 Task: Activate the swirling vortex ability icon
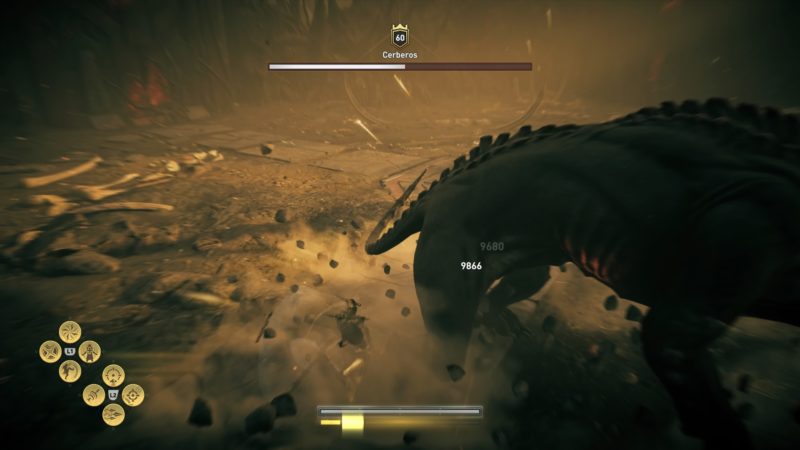click(x=70, y=332)
